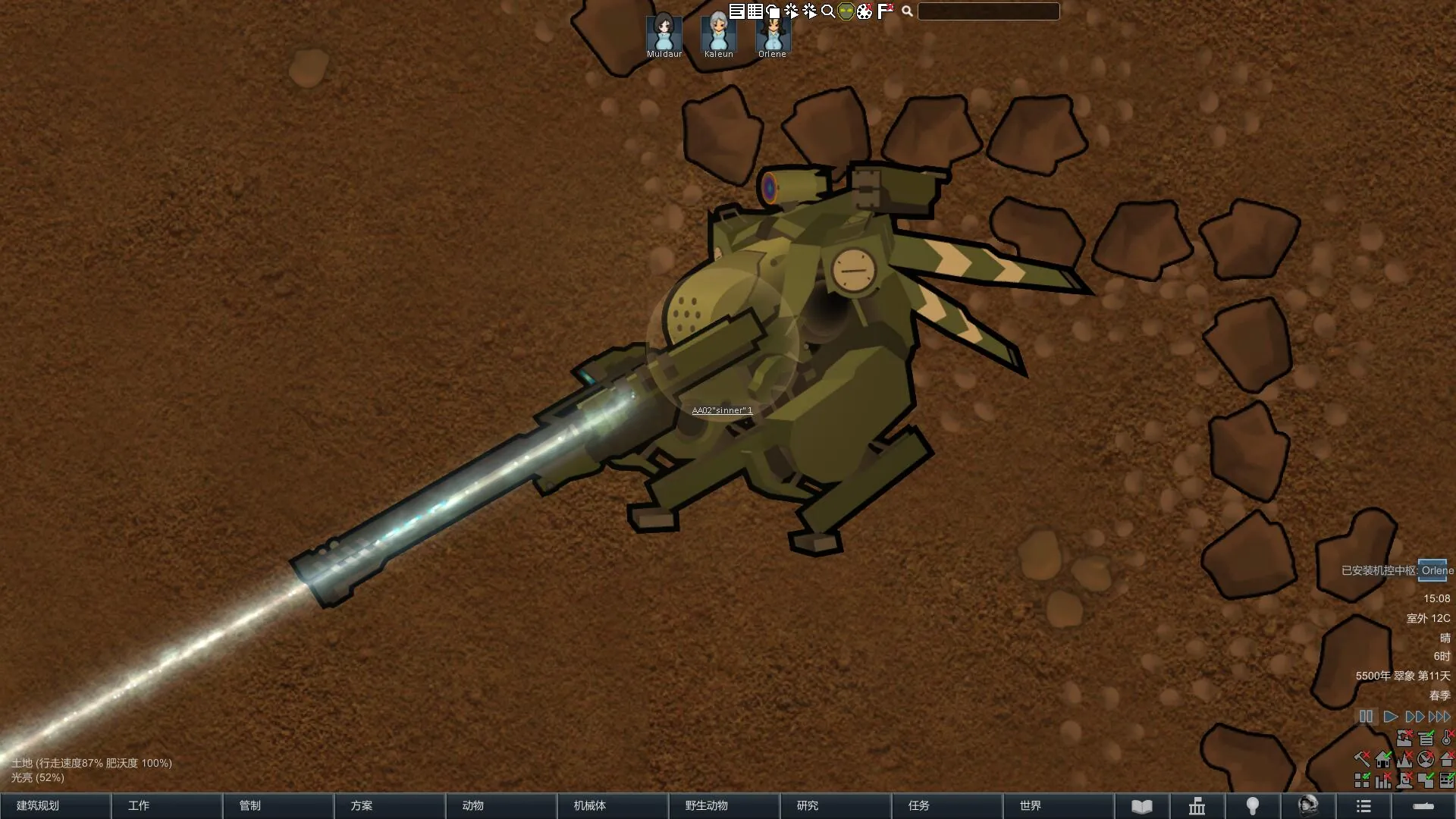Viewport: 1456px width, 819px height.
Task: Set game speed to triple fast-forward
Action: coord(1439,717)
